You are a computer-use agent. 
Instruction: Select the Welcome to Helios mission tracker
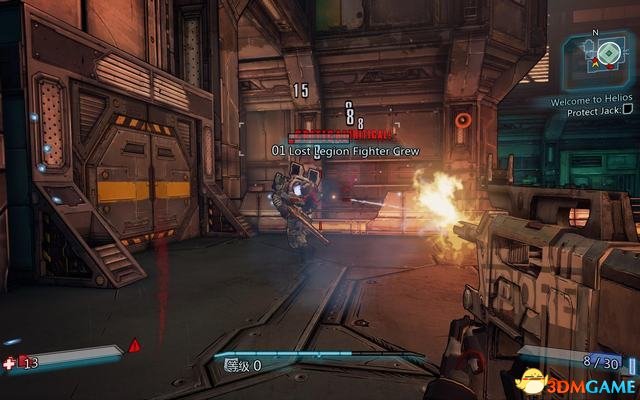(x=594, y=102)
